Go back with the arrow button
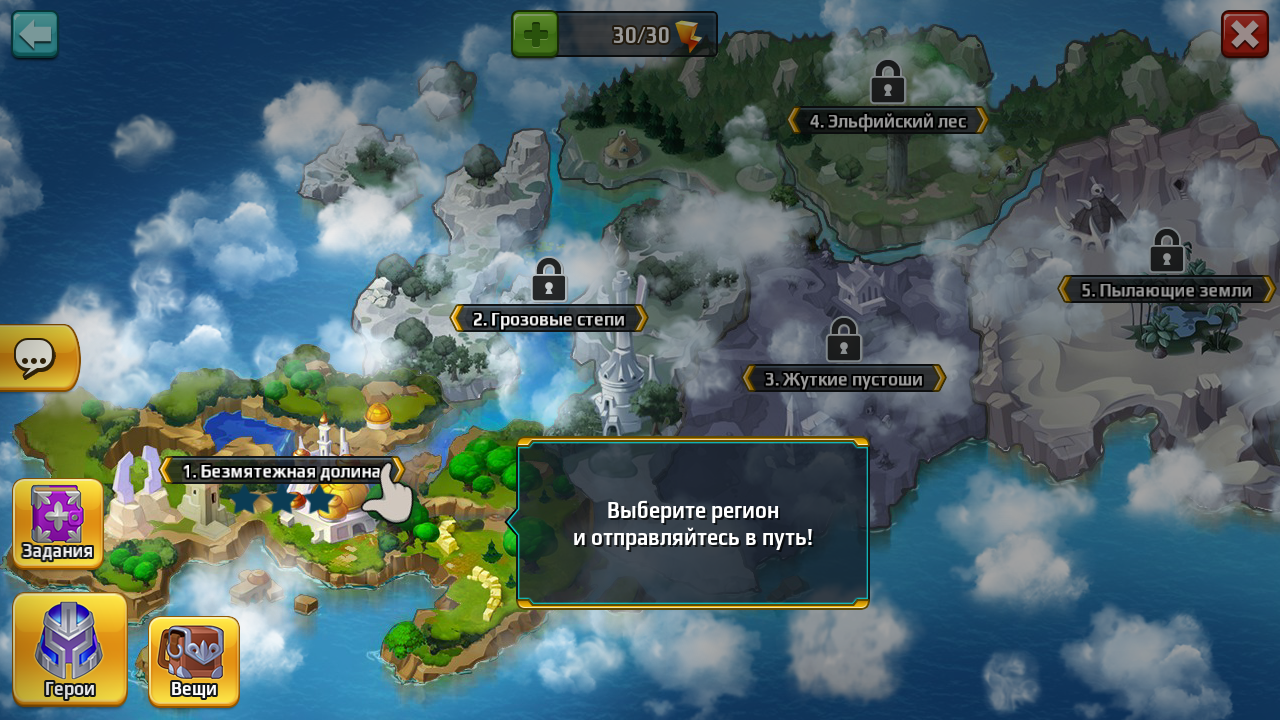1280x720 pixels. click(x=35, y=34)
